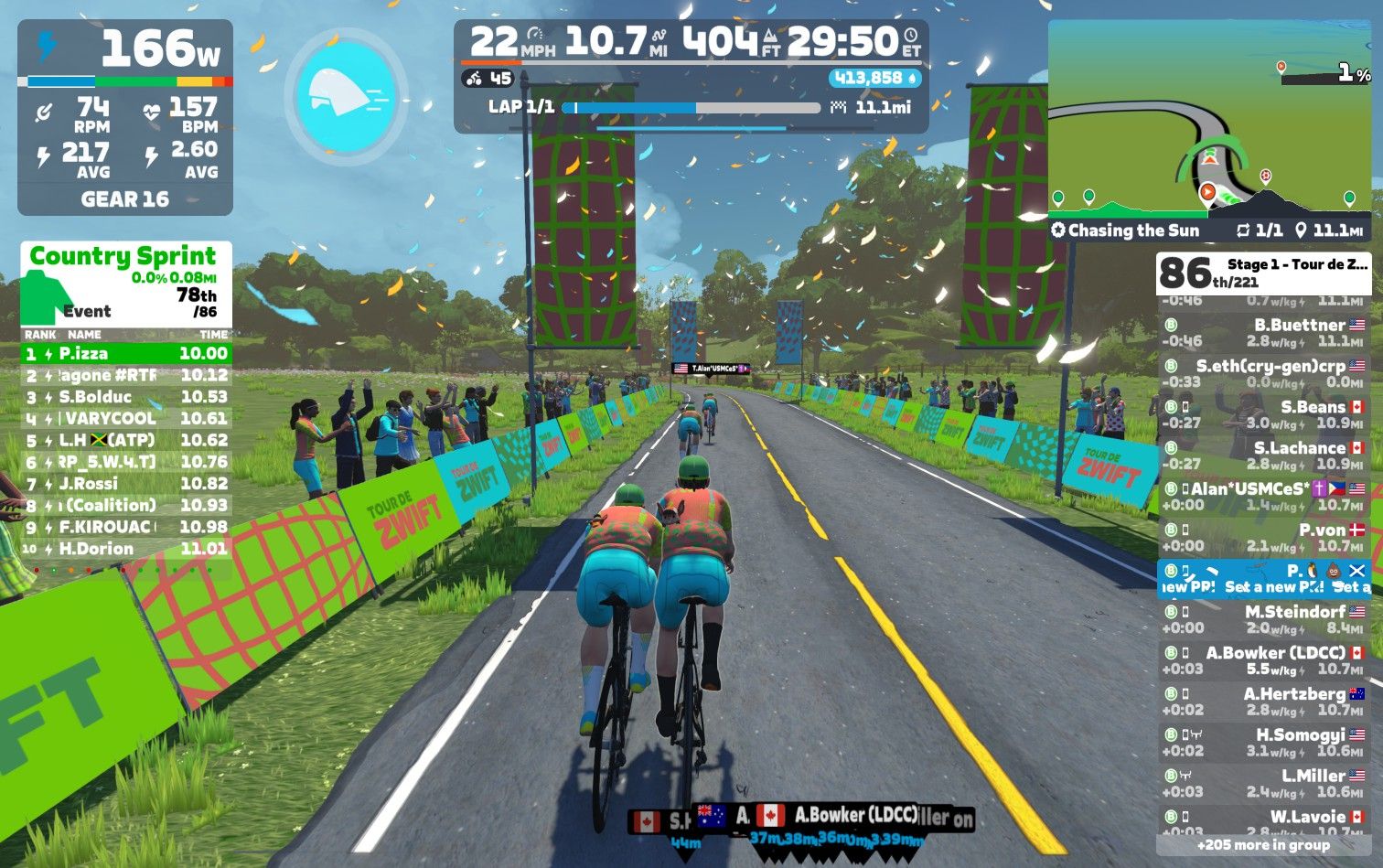Screen dimensions: 1383x868
Task: Click the Stage 1 race position header
Action: pyautogui.click(x=1264, y=273)
